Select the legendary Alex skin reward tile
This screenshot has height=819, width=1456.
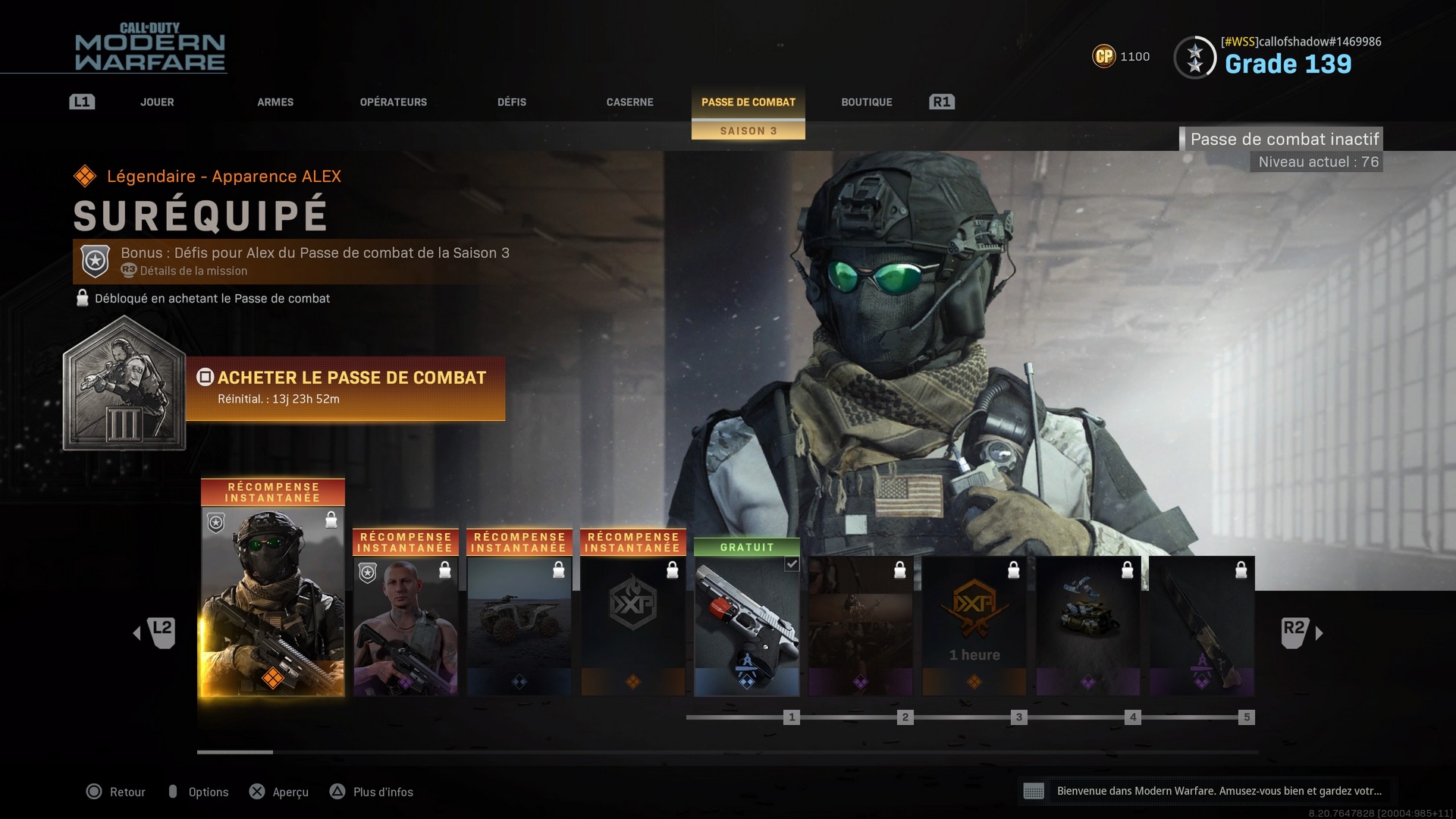273,599
